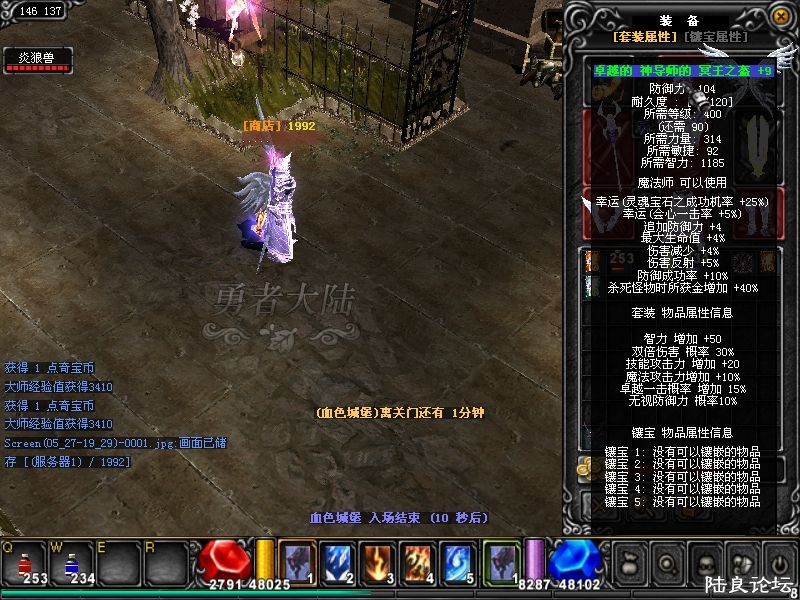800x600 pixels.
Task: Open the skull icon menu button
Action: [704, 562]
